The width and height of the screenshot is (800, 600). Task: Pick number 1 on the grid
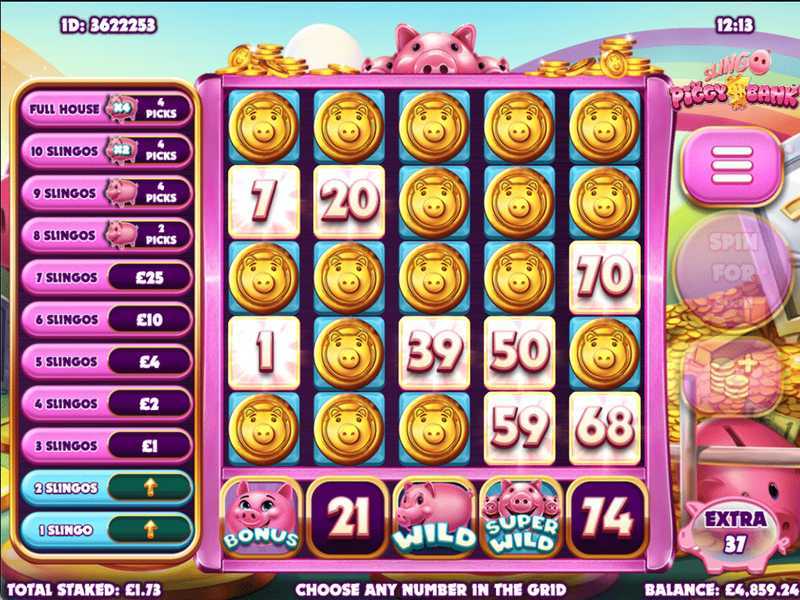pos(264,353)
